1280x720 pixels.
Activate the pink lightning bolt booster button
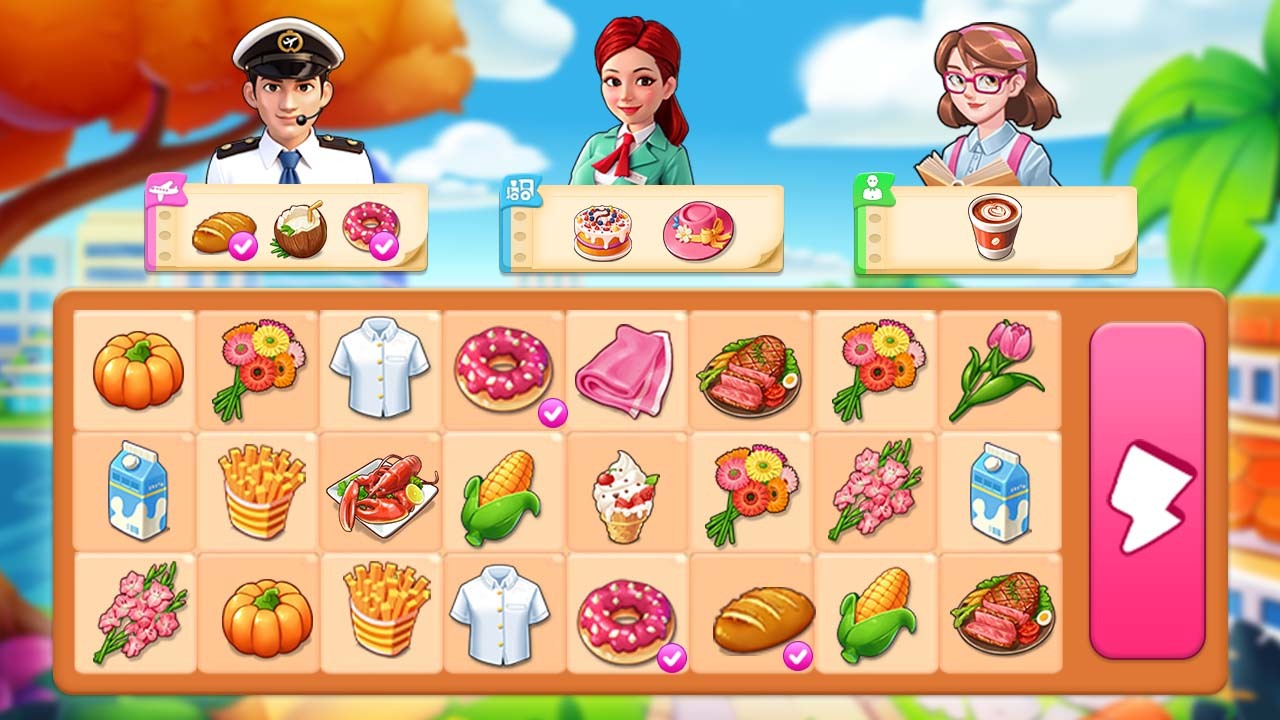[x=1147, y=491]
